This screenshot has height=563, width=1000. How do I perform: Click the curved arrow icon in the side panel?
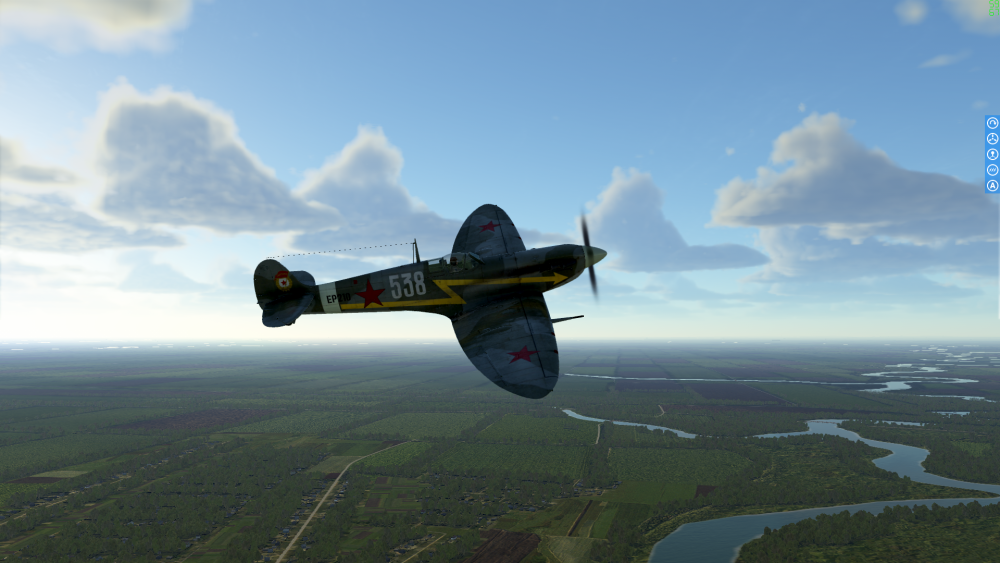tap(993, 123)
